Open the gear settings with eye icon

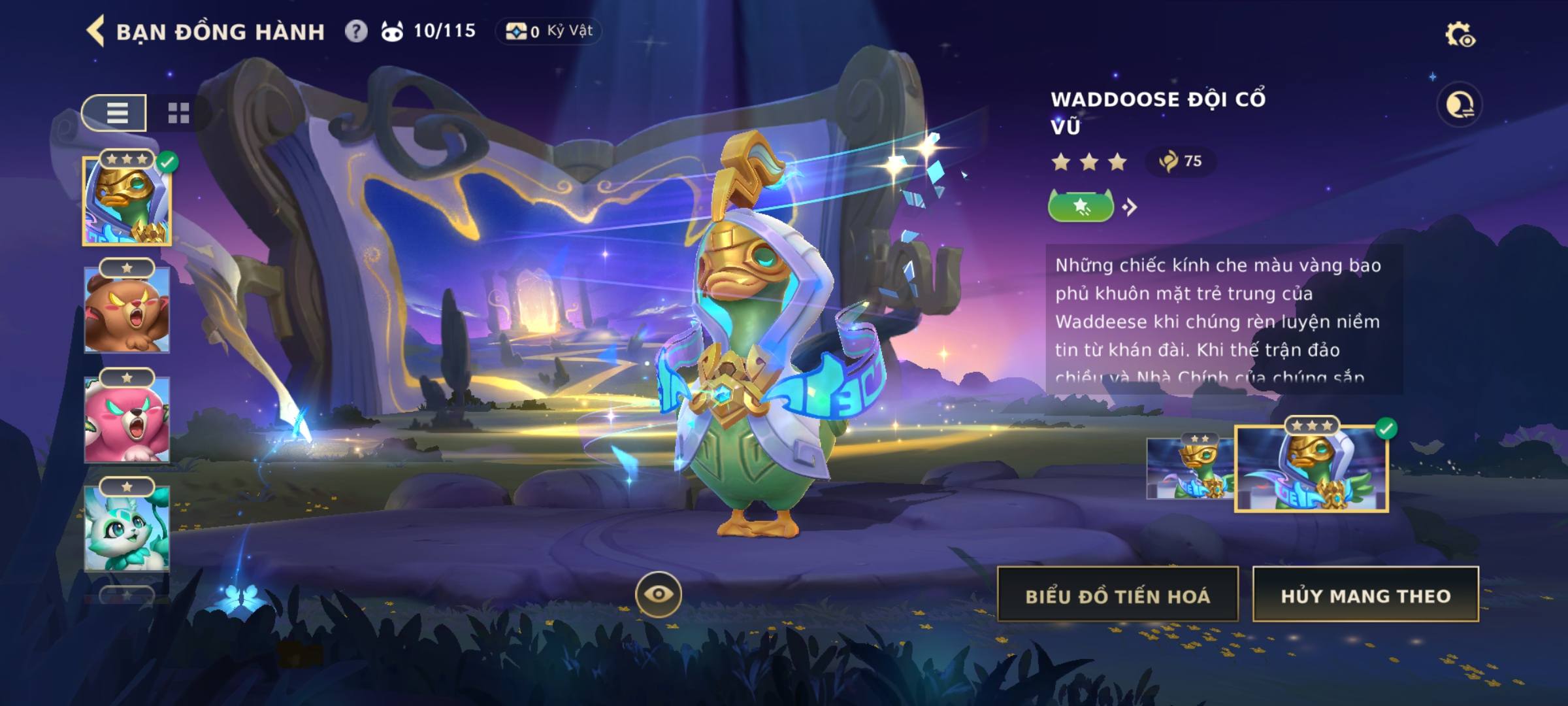pos(1460,35)
